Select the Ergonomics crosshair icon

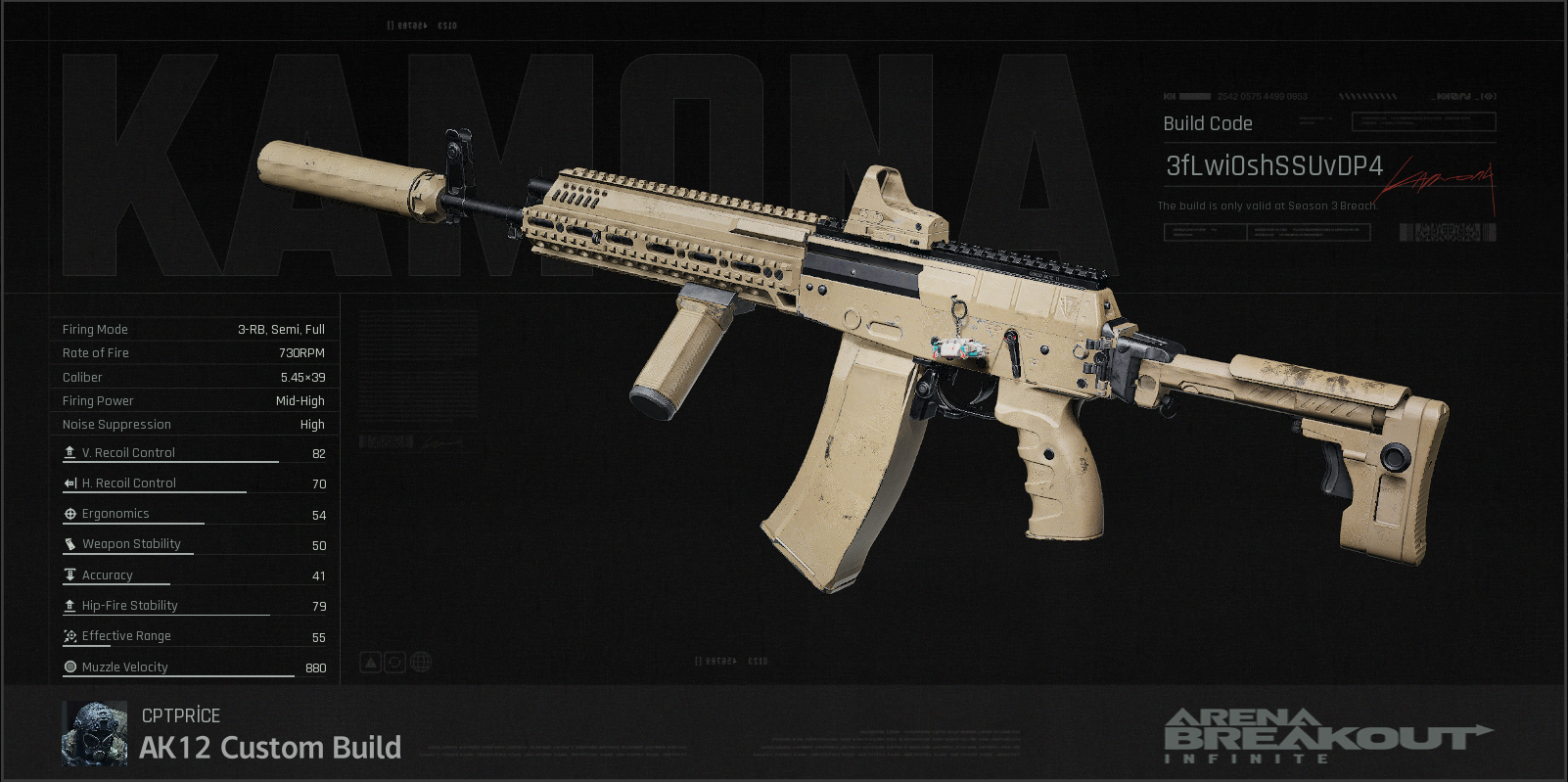pyautogui.click(x=69, y=513)
